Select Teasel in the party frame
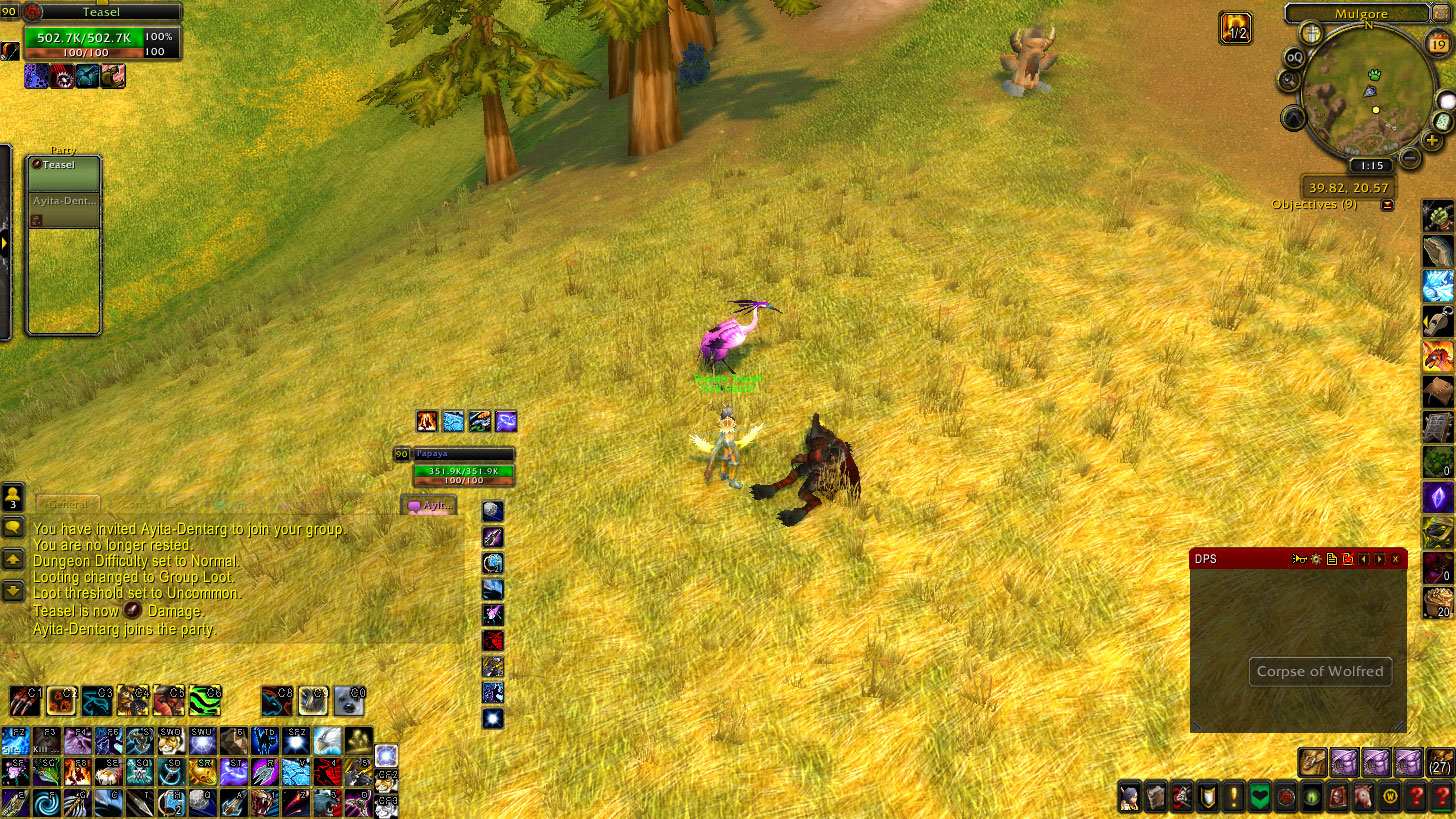 (63, 173)
